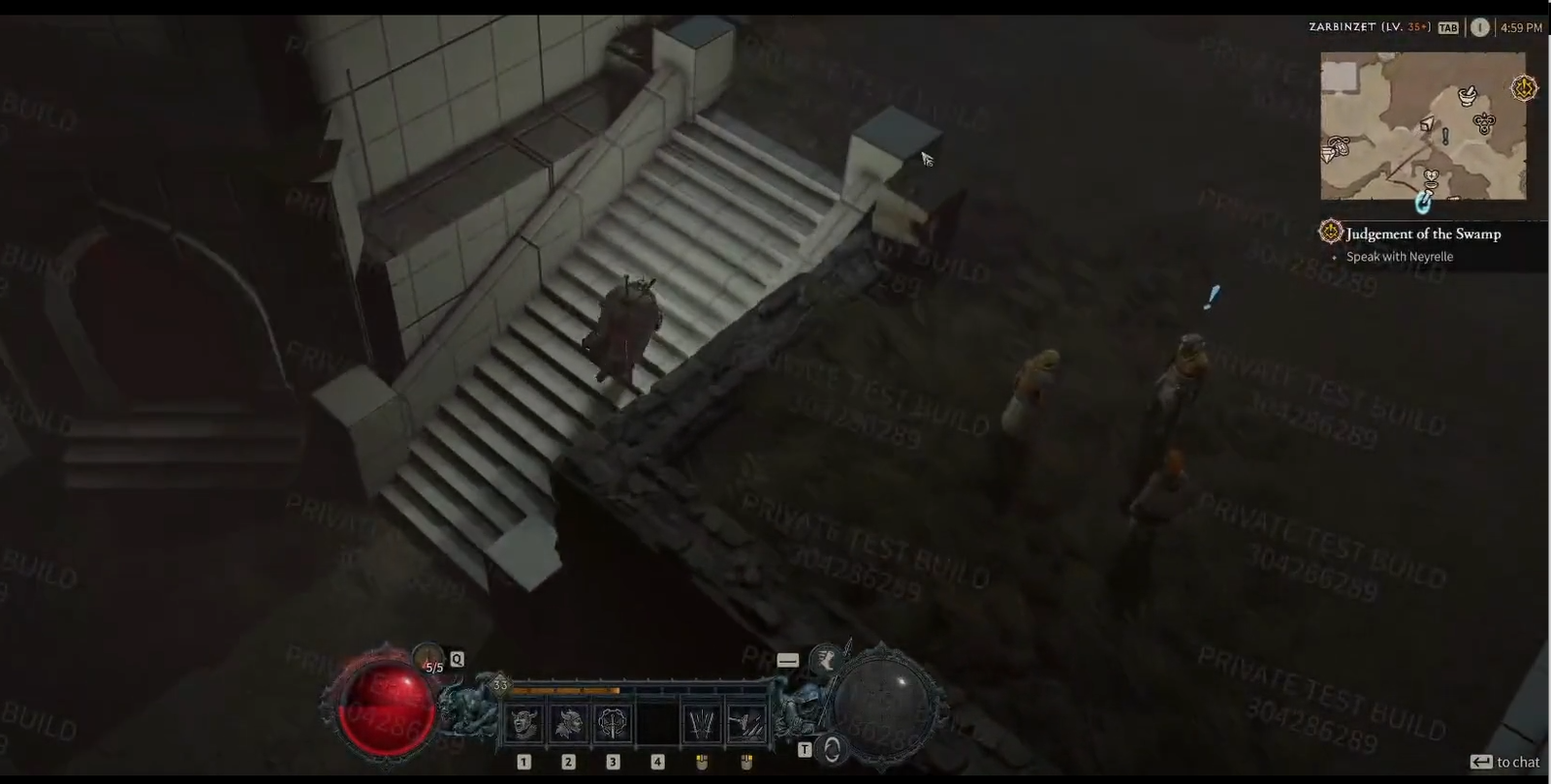Click the alchemist mortar icon on the minimap
Screen dimensions: 1551x784
click(x=1467, y=96)
